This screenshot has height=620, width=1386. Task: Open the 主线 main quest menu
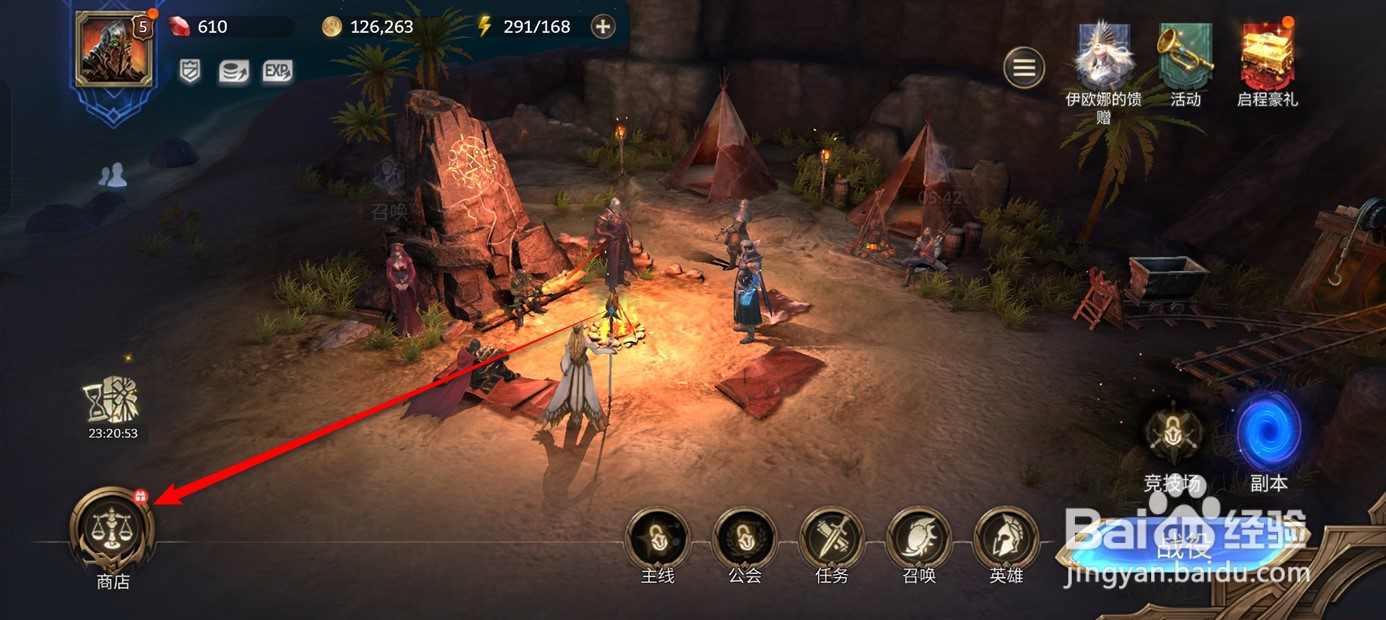pyautogui.click(x=657, y=538)
